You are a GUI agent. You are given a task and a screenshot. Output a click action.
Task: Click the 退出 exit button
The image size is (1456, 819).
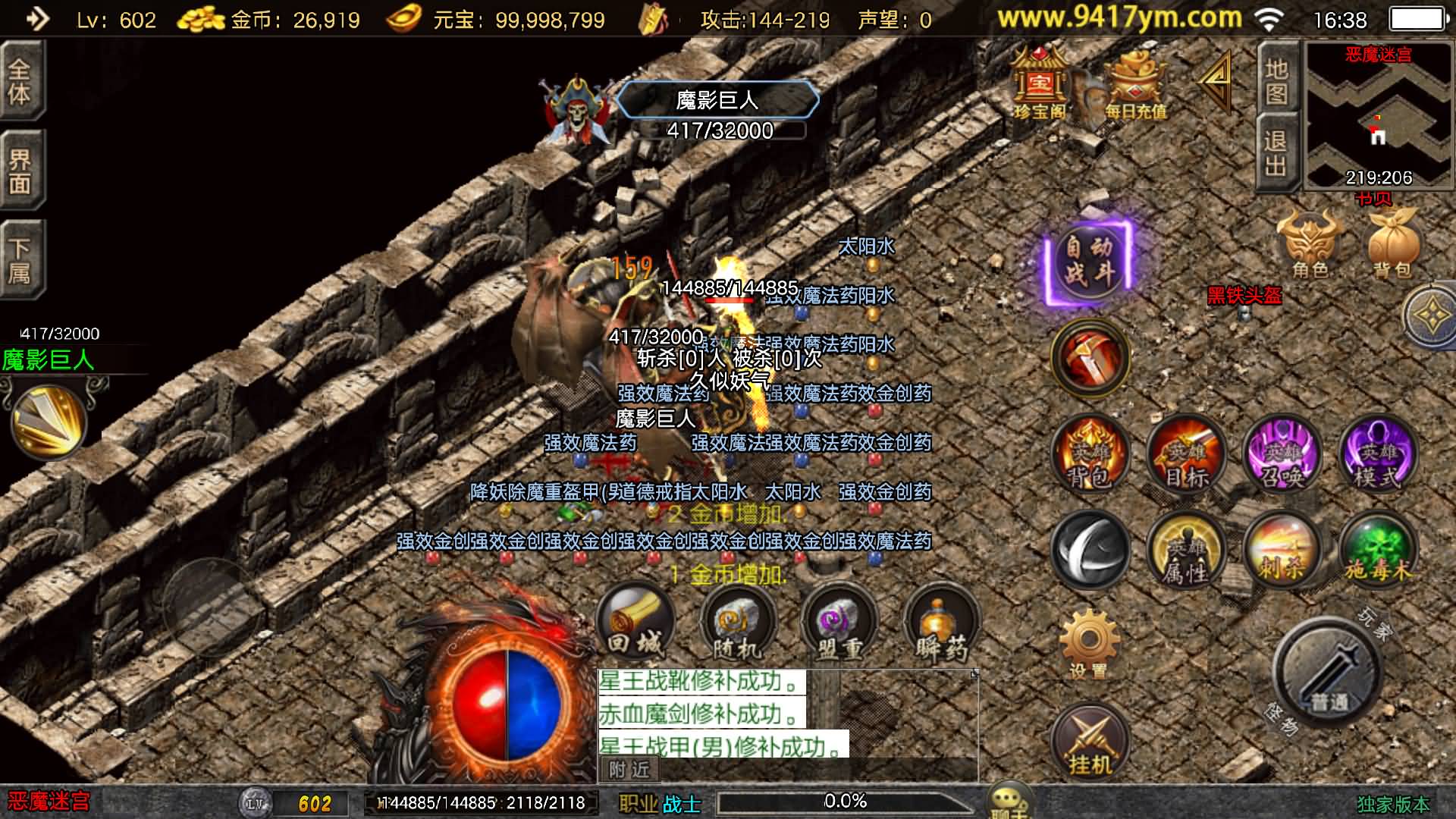(1276, 152)
